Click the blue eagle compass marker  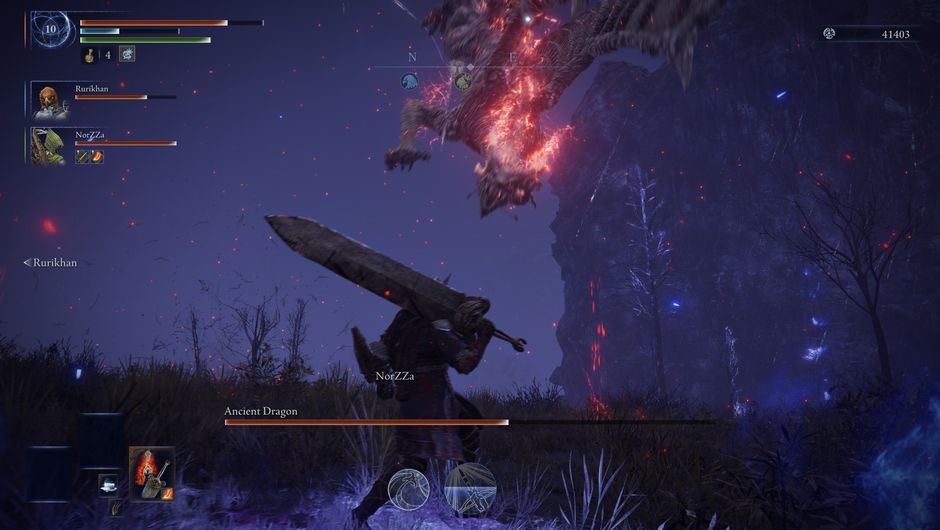409,81
